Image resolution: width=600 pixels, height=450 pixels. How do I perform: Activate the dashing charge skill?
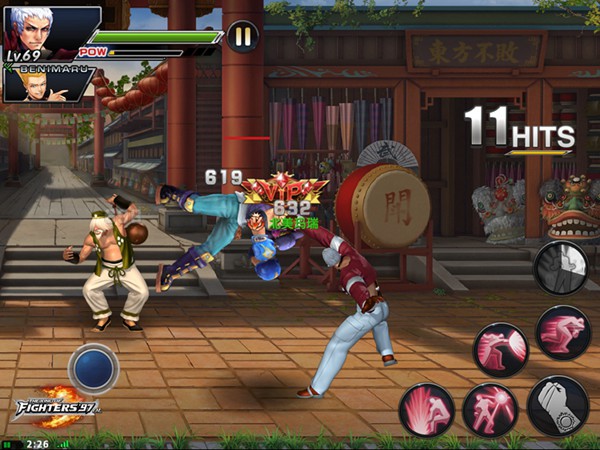point(563,332)
